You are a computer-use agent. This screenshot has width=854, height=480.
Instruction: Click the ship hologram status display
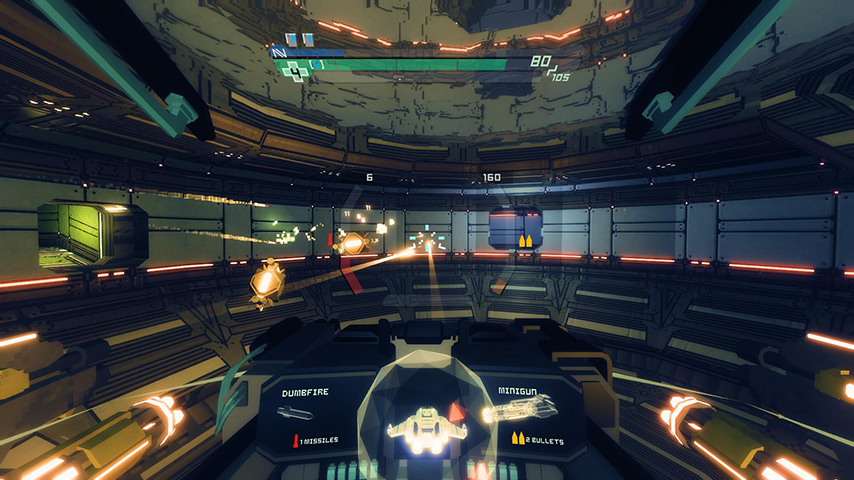427,424
